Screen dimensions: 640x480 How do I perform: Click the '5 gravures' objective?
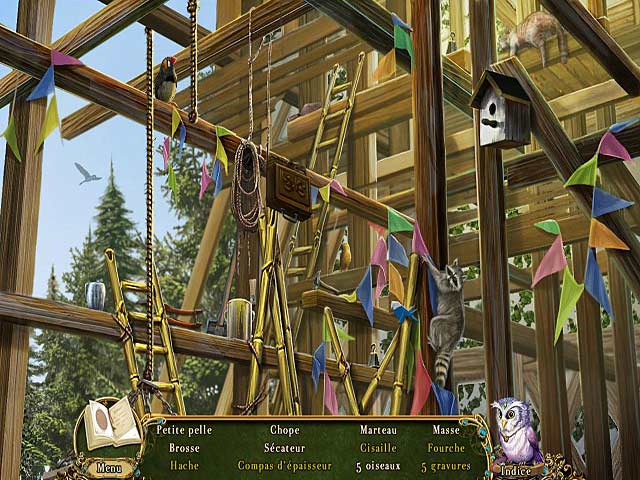point(445,466)
